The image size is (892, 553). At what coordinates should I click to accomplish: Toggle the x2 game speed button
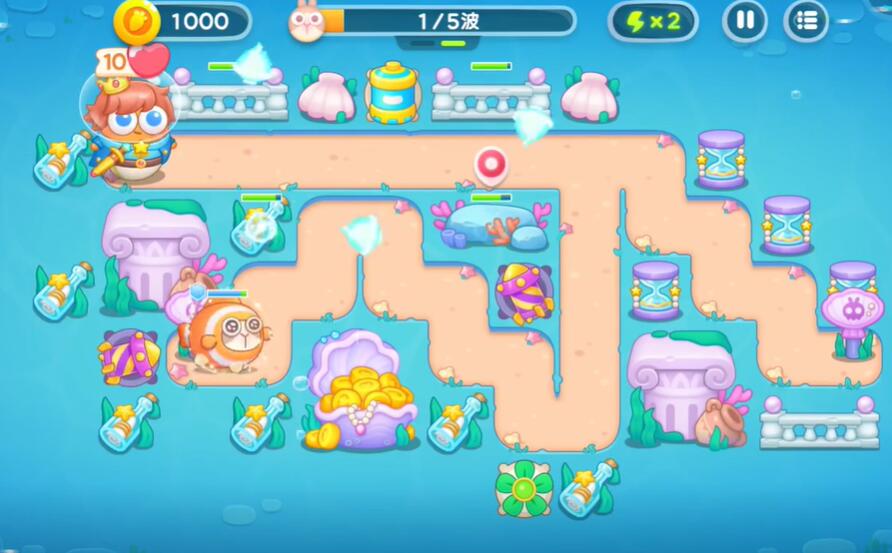[653, 21]
